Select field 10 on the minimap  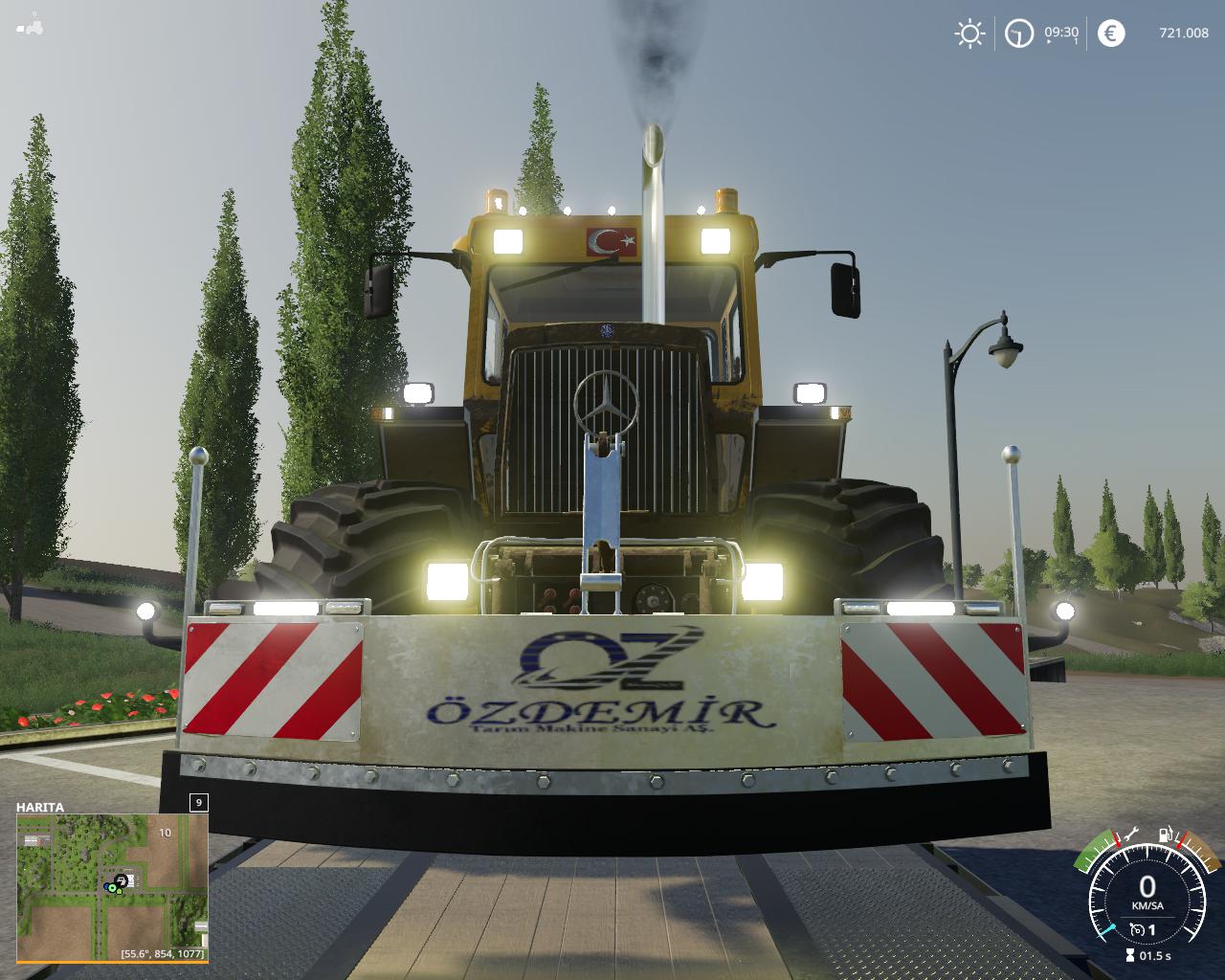pyautogui.click(x=166, y=833)
